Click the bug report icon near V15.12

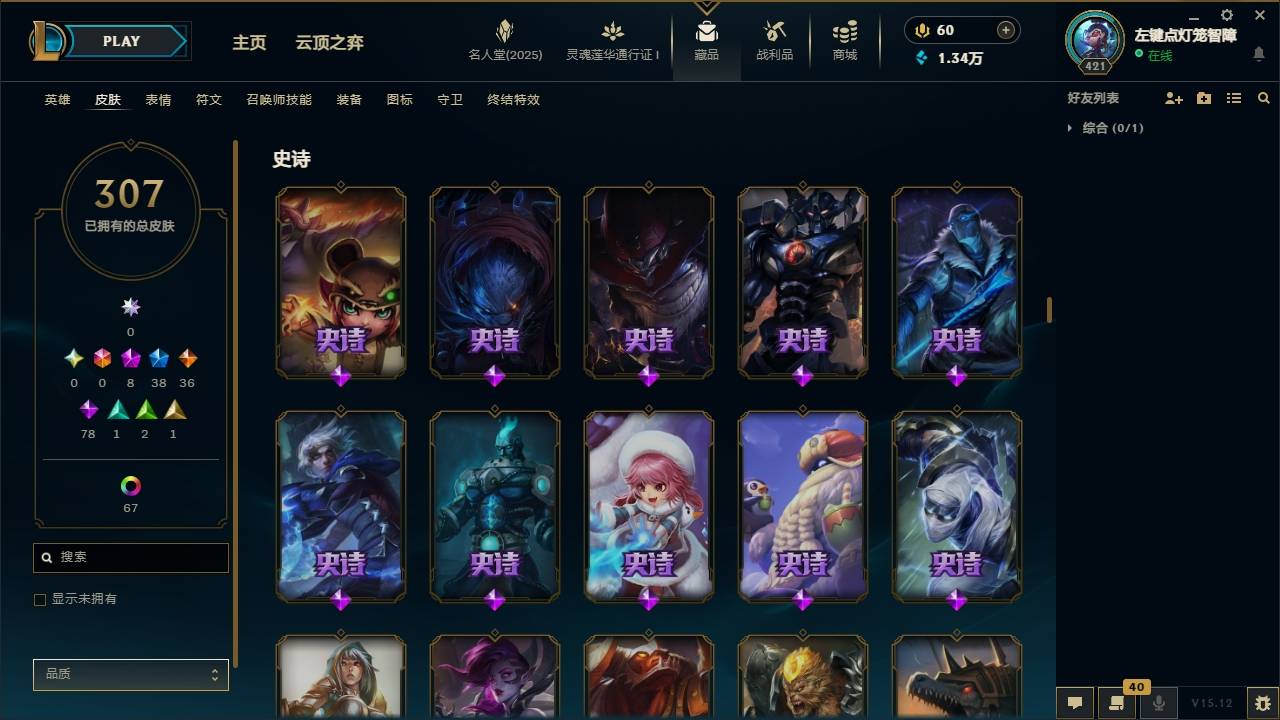(x=1262, y=703)
